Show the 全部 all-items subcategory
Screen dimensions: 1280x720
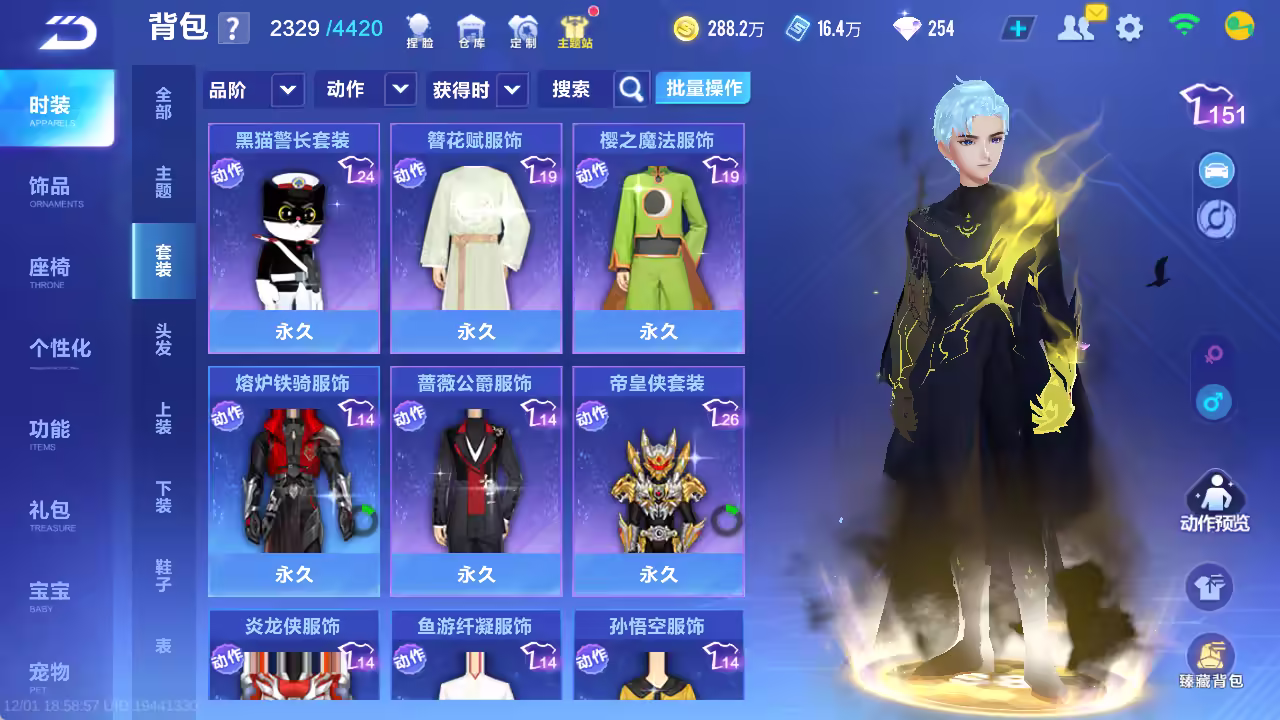pyautogui.click(x=163, y=103)
